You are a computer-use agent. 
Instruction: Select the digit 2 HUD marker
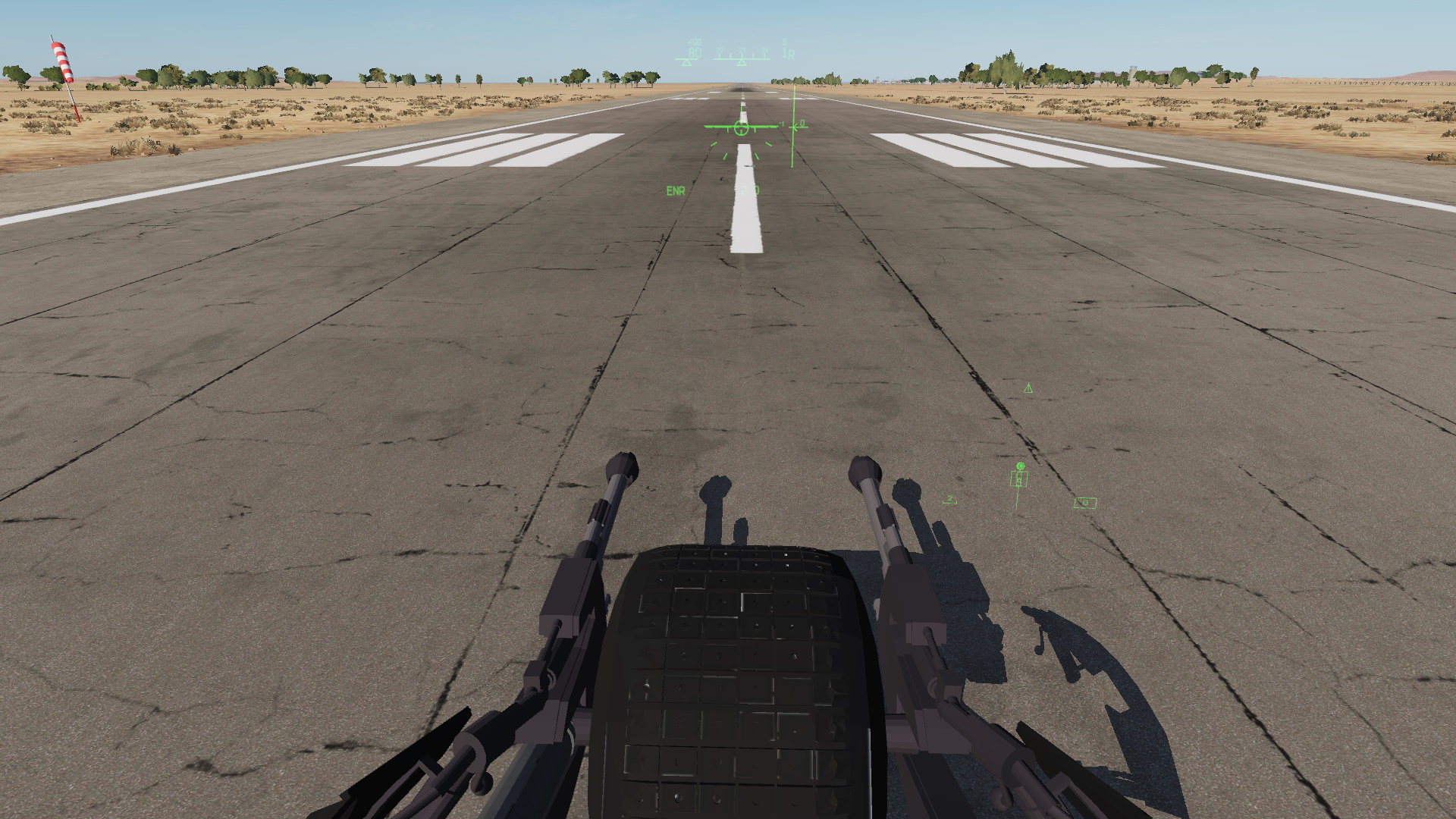click(x=950, y=499)
